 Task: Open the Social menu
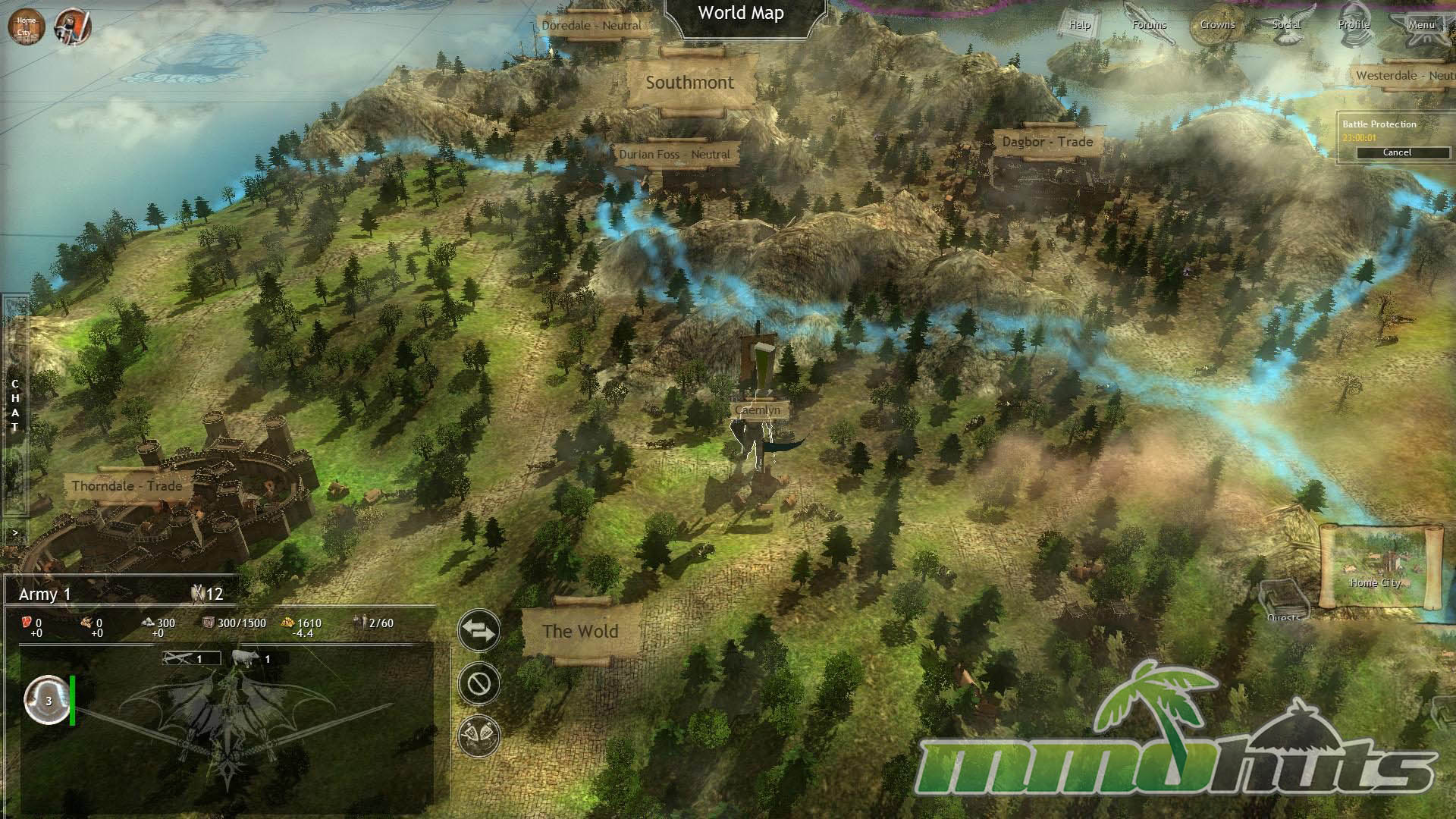1286,24
